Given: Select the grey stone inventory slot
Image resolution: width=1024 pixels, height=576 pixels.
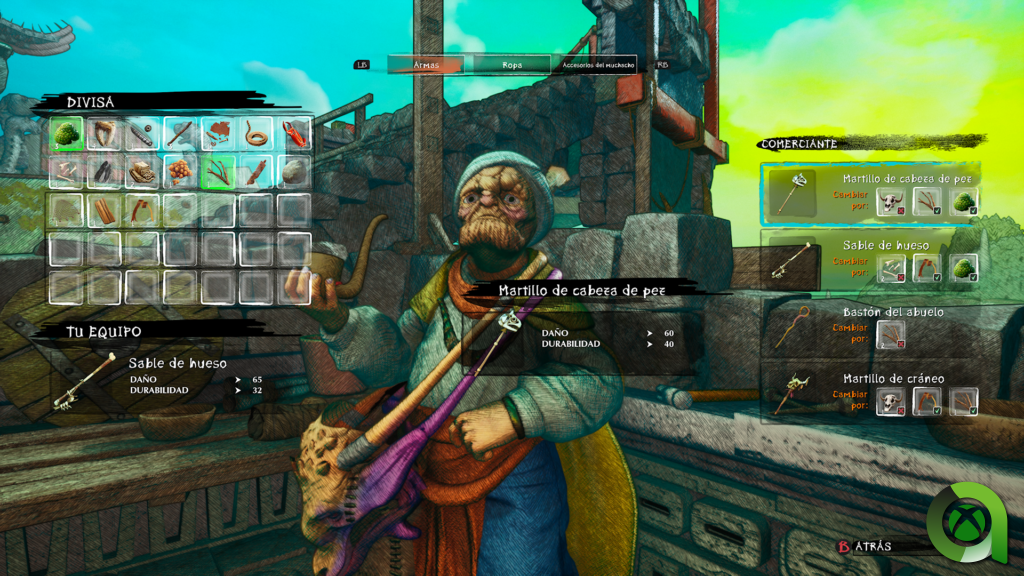Looking at the screenshot, I should pyautogui.click(x=294, y=172).
